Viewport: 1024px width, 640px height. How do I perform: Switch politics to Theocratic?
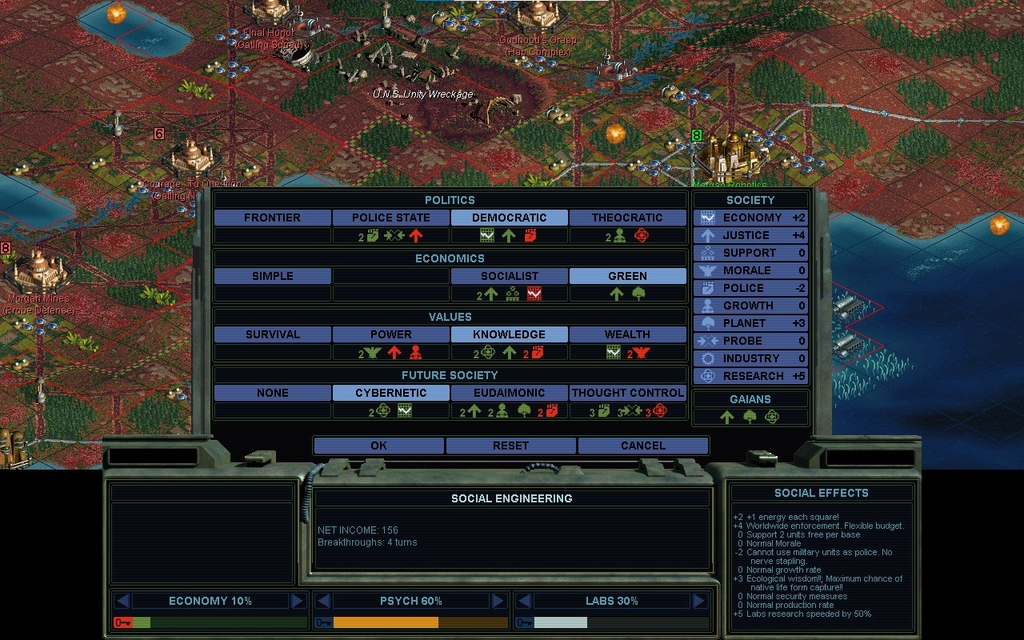(x=627, y=218)
